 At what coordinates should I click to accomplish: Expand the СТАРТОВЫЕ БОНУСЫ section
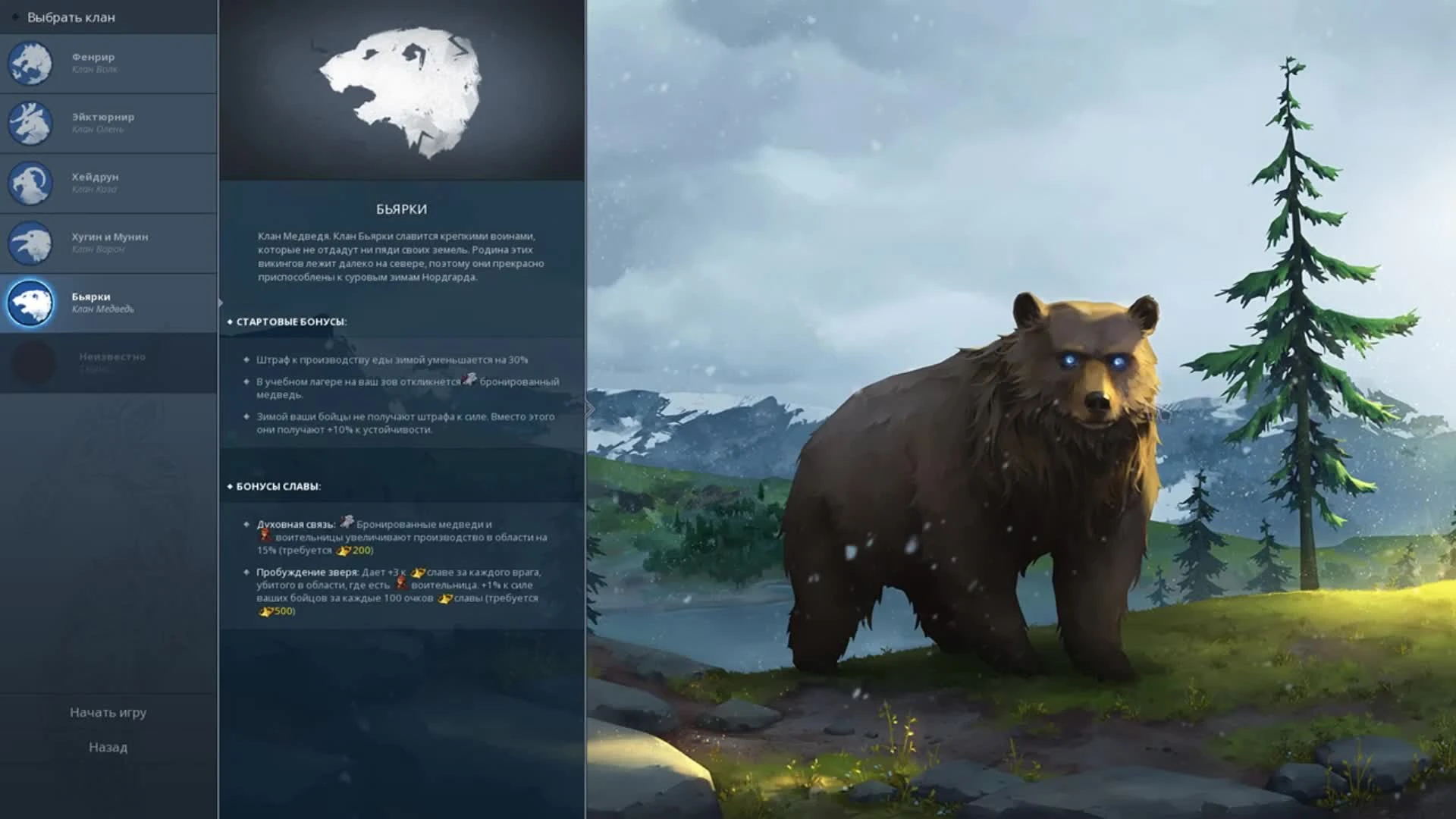click(287, 321)
